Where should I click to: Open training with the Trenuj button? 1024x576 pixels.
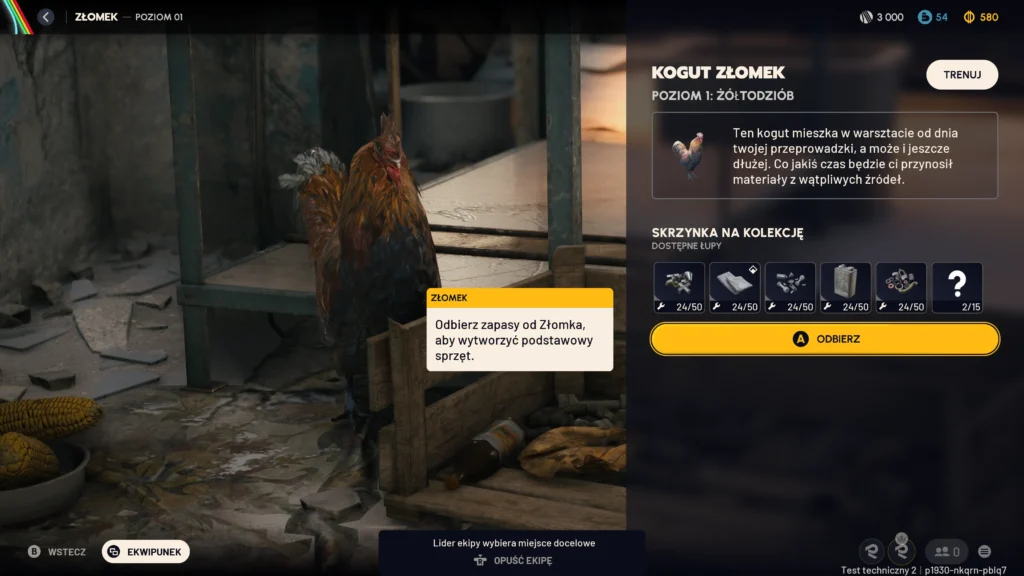coord(962,75)
